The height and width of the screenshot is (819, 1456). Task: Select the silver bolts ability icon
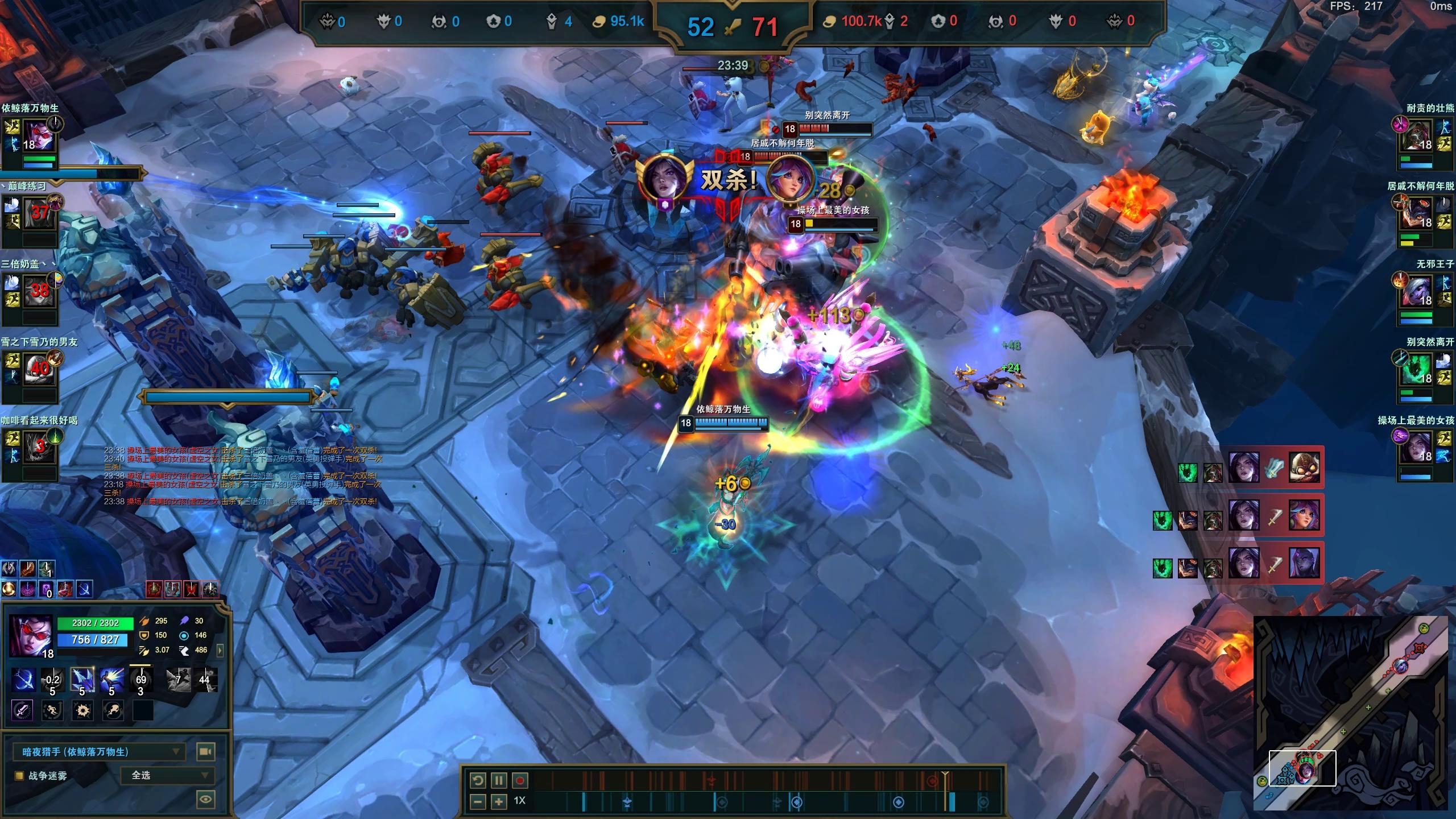(x=82, y=680)
